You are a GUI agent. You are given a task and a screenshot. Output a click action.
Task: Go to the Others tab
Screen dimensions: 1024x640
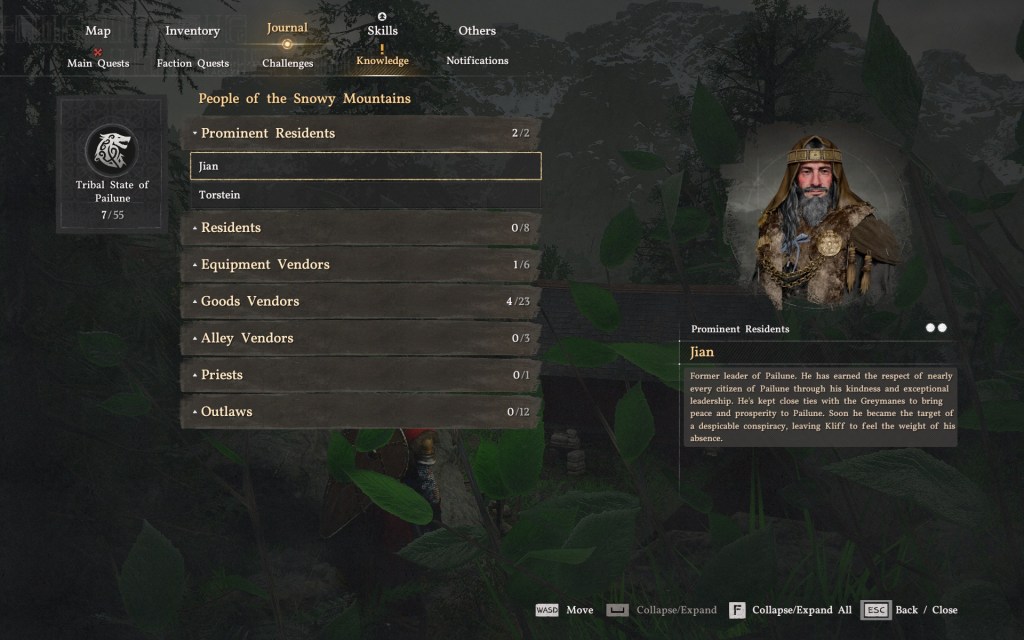(477, 31)
